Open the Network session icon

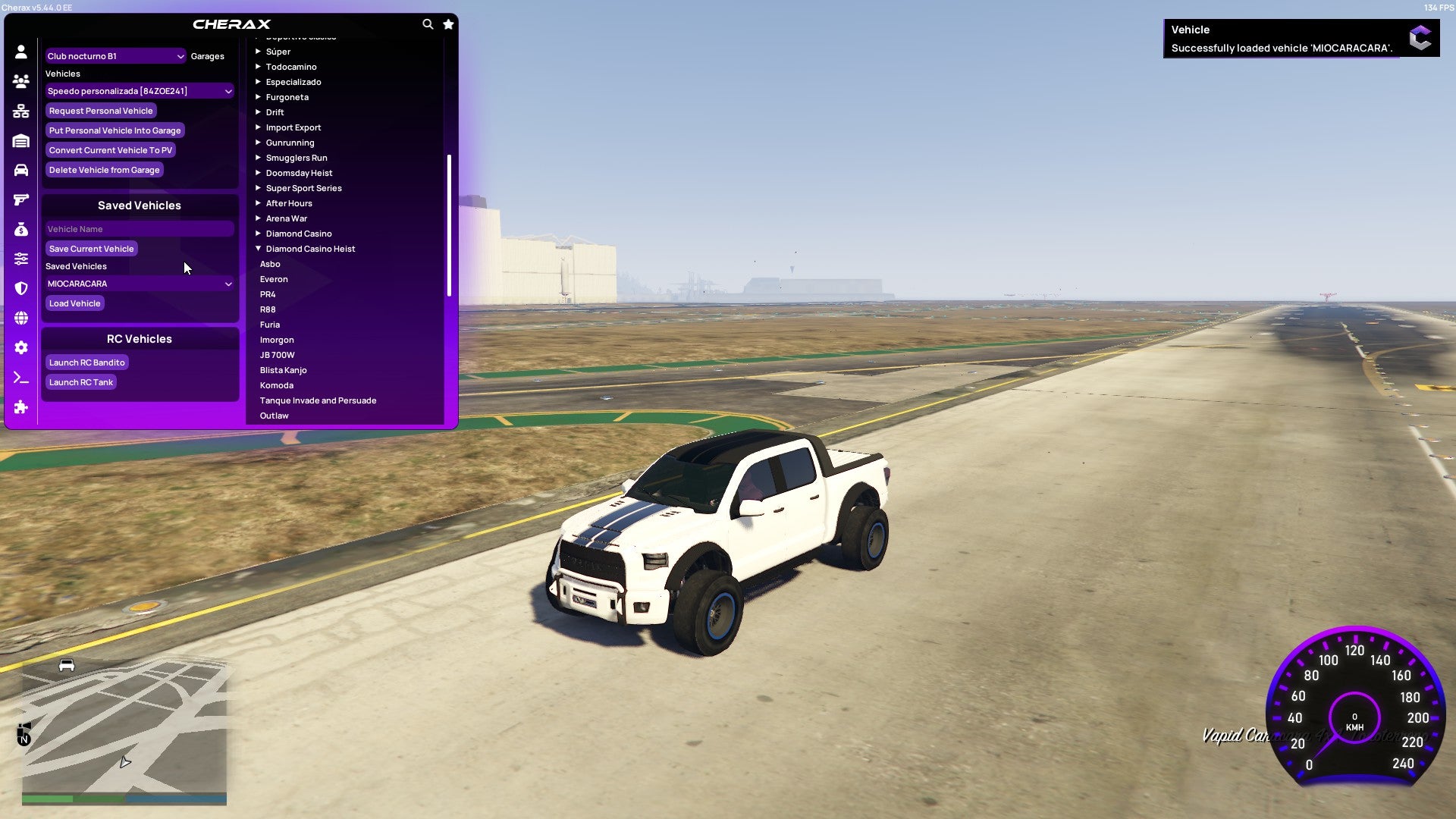(21, 110)
